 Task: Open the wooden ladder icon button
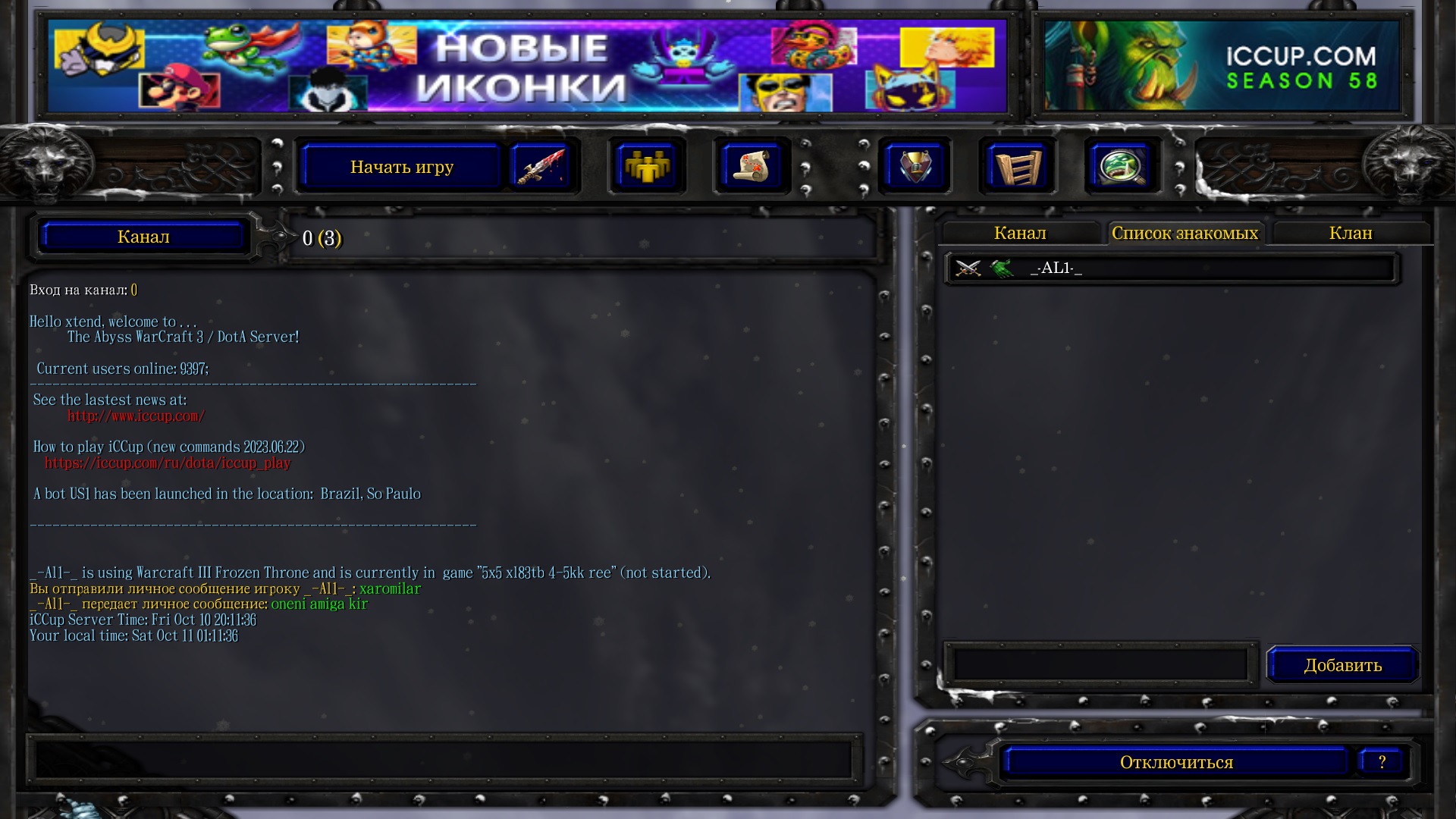click(1017, 167)
